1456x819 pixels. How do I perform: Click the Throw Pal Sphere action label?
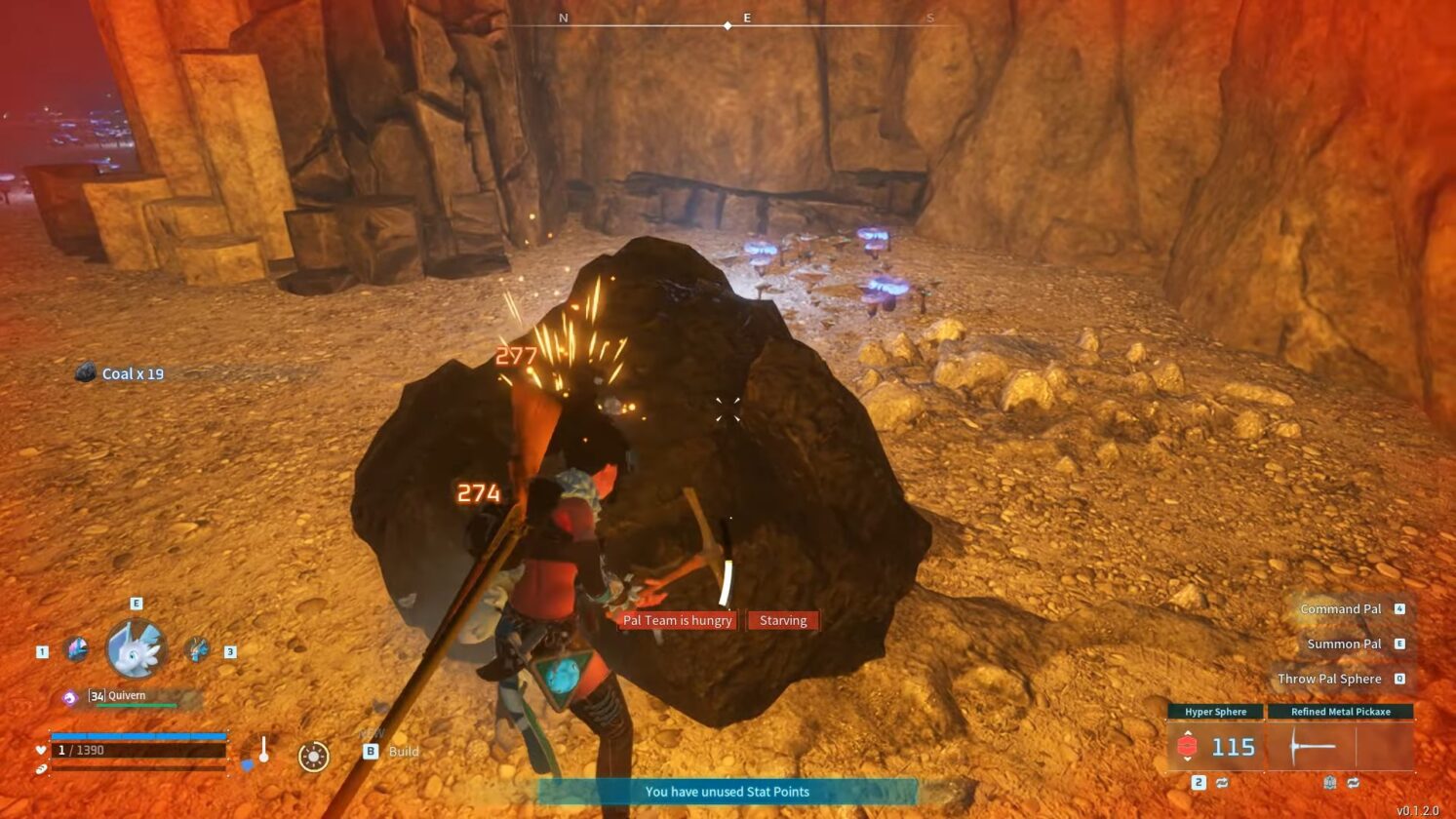click(1329, 680)
